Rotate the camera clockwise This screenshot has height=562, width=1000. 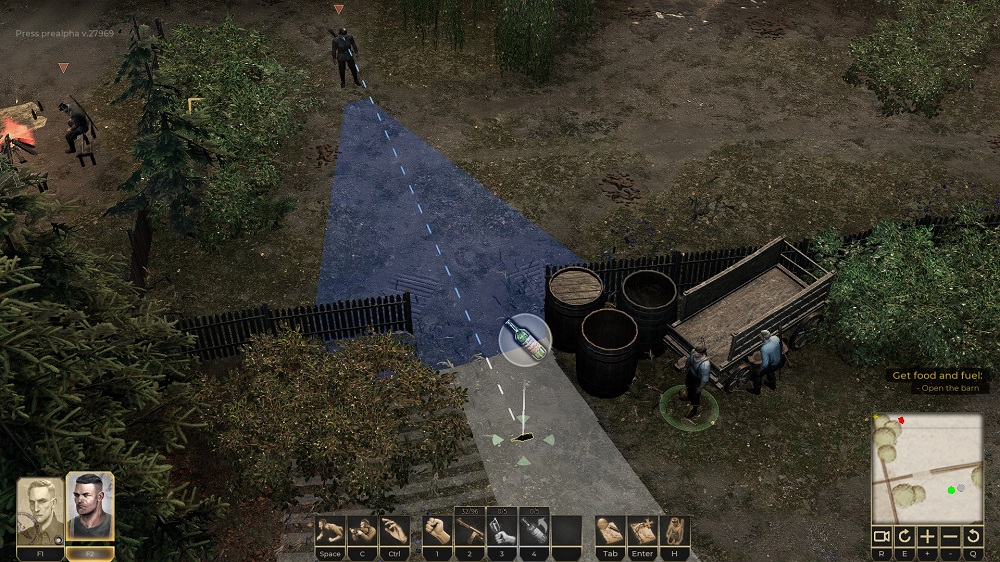tap(904, 536)
